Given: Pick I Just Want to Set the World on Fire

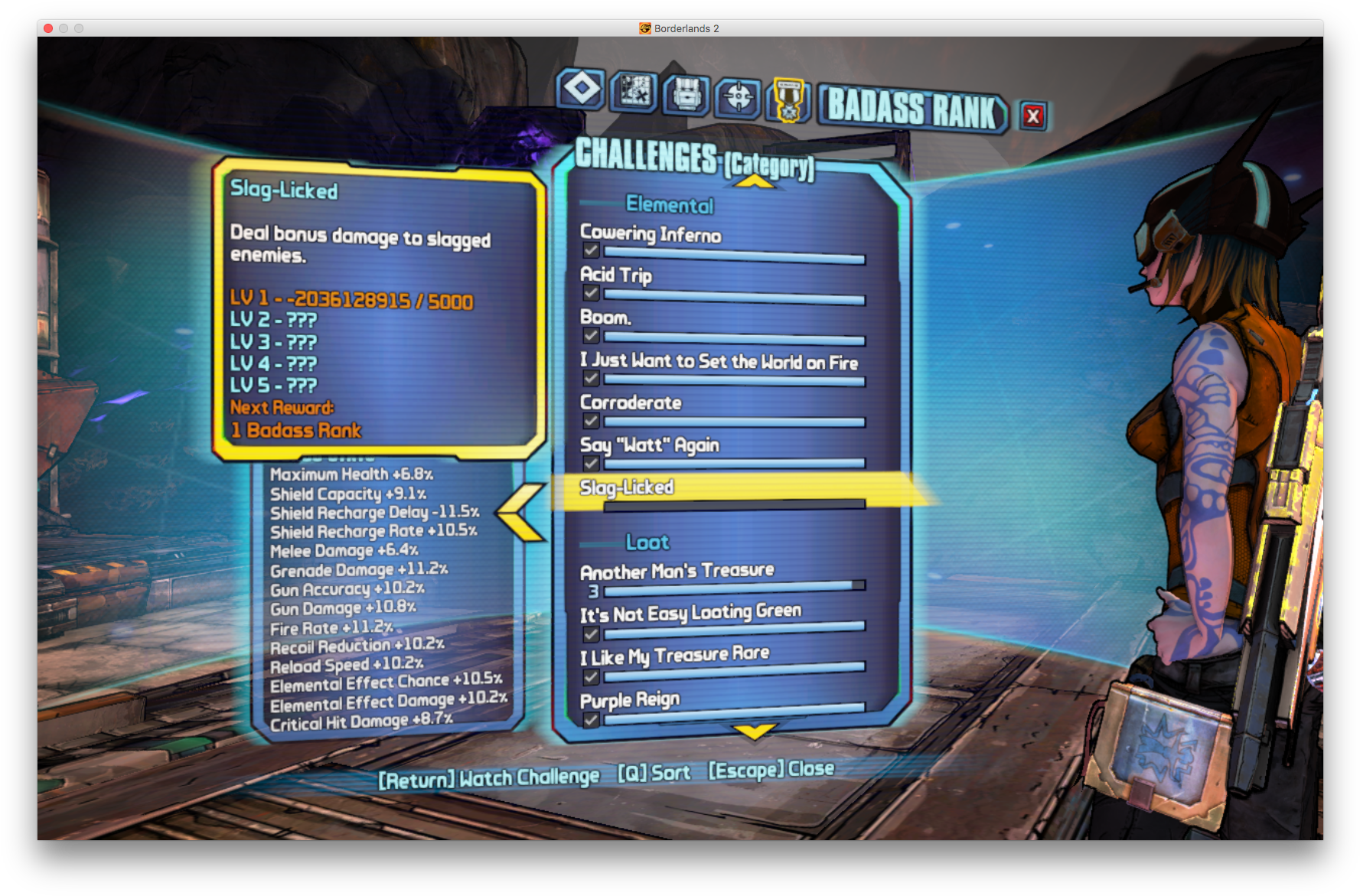Looking at the screenshot, I should 719,361.
